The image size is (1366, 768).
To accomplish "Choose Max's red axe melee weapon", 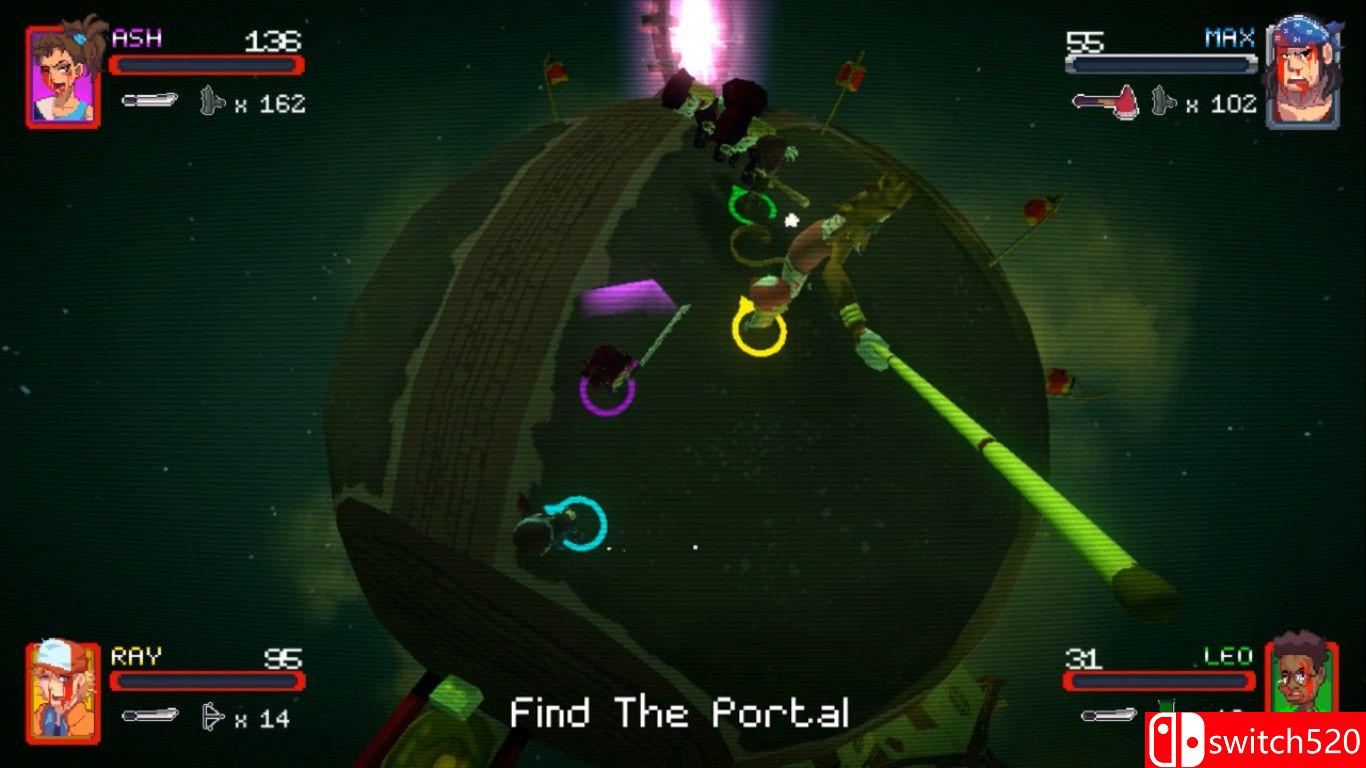I will click(x=1105, y=101).
